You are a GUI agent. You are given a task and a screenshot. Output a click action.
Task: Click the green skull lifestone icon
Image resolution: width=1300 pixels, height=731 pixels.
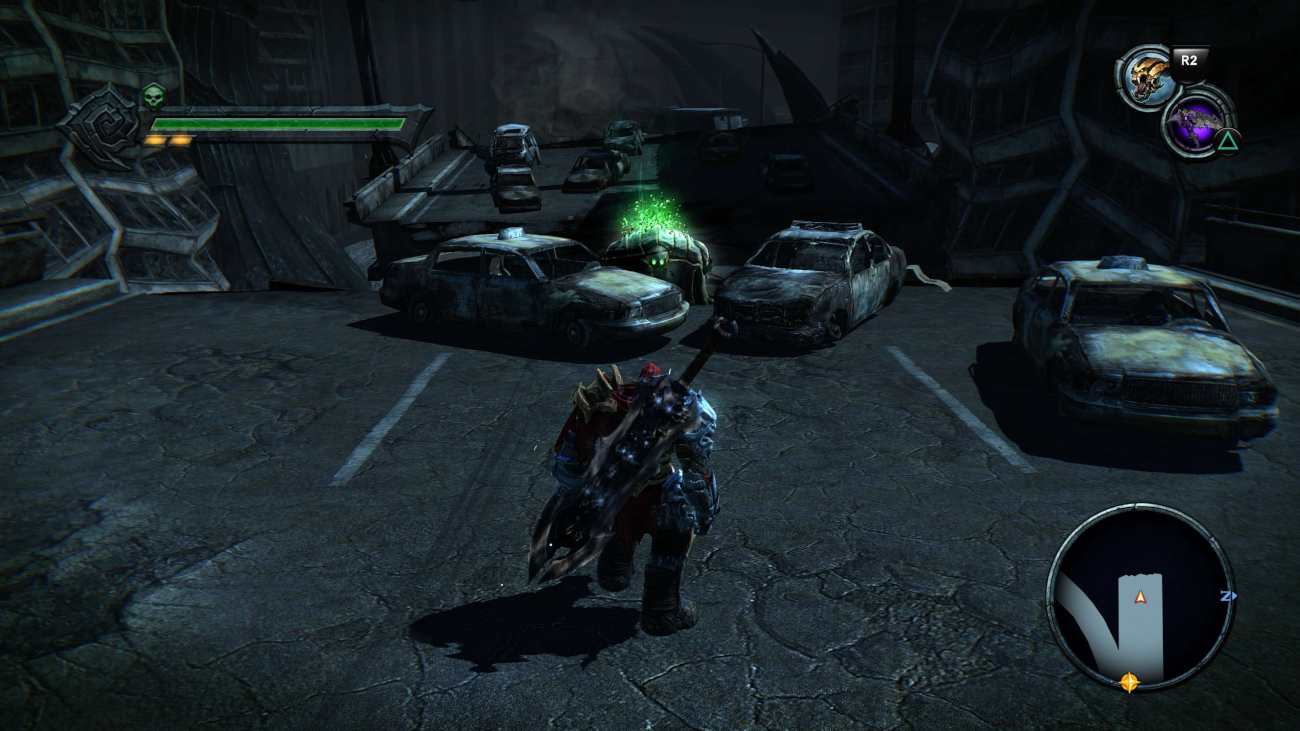[x=153, y=97]
